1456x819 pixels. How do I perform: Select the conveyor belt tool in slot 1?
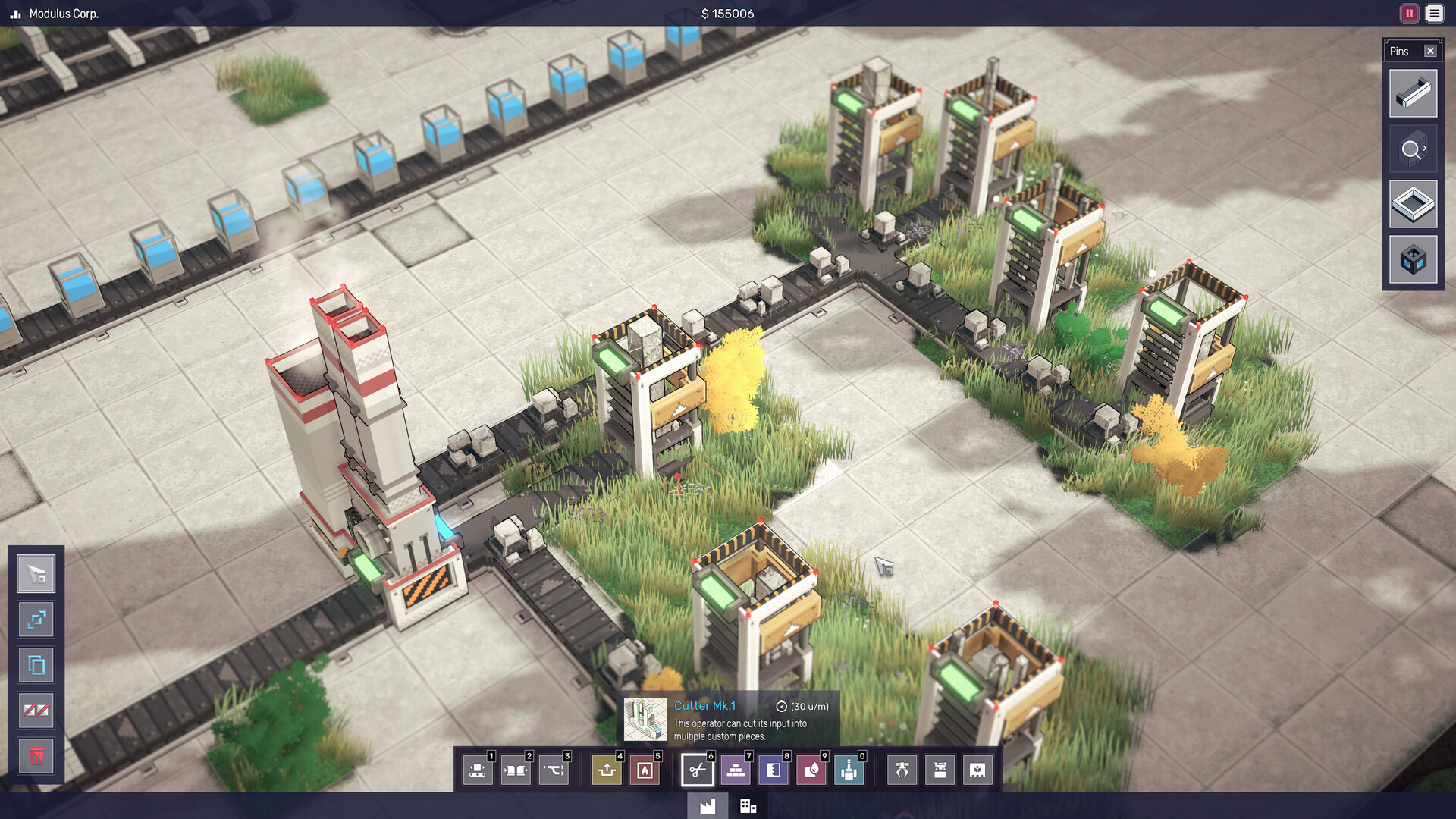coord(479,770)
